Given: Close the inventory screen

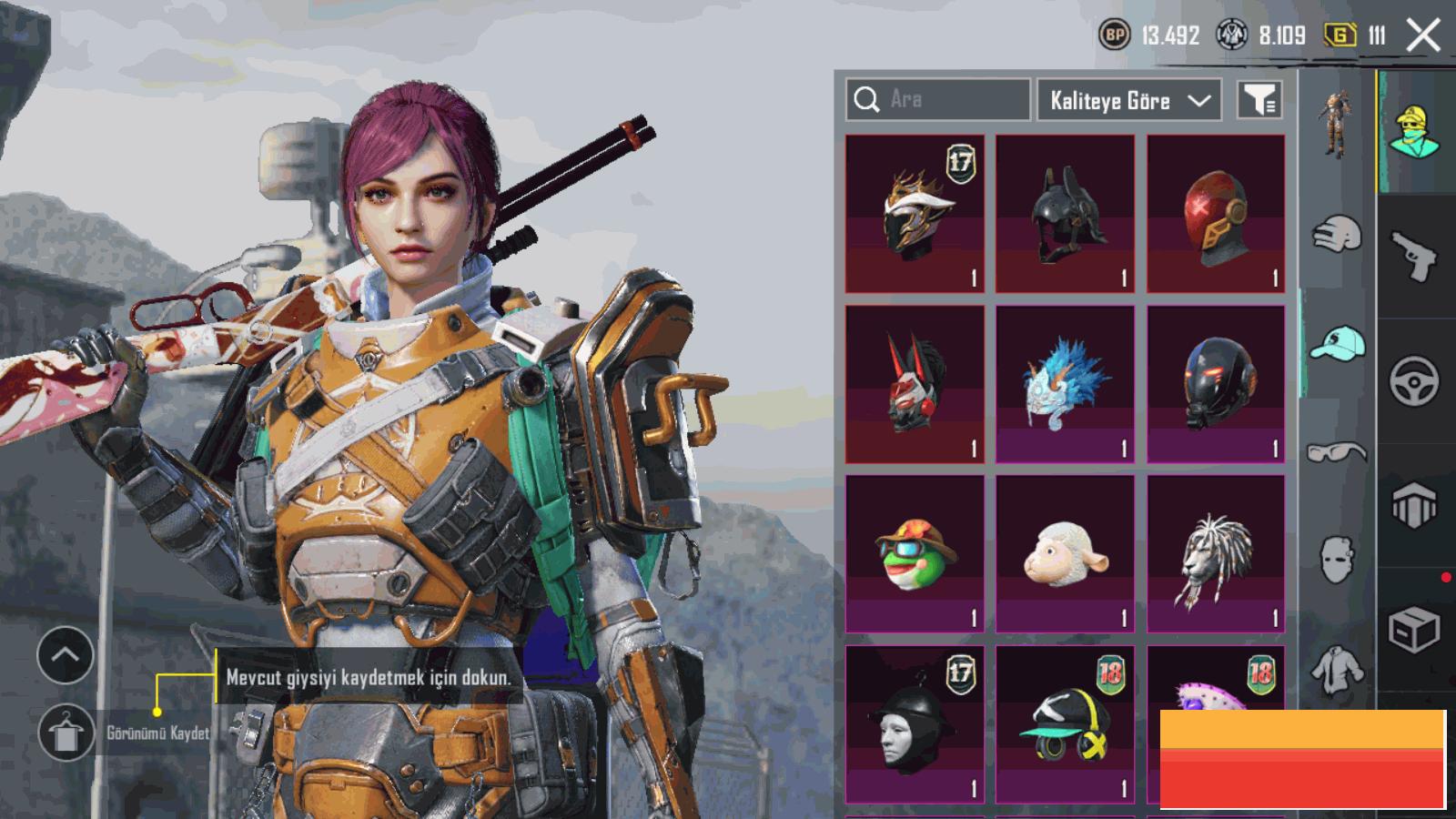Looking at the screenshot, I should point(1423,36).
